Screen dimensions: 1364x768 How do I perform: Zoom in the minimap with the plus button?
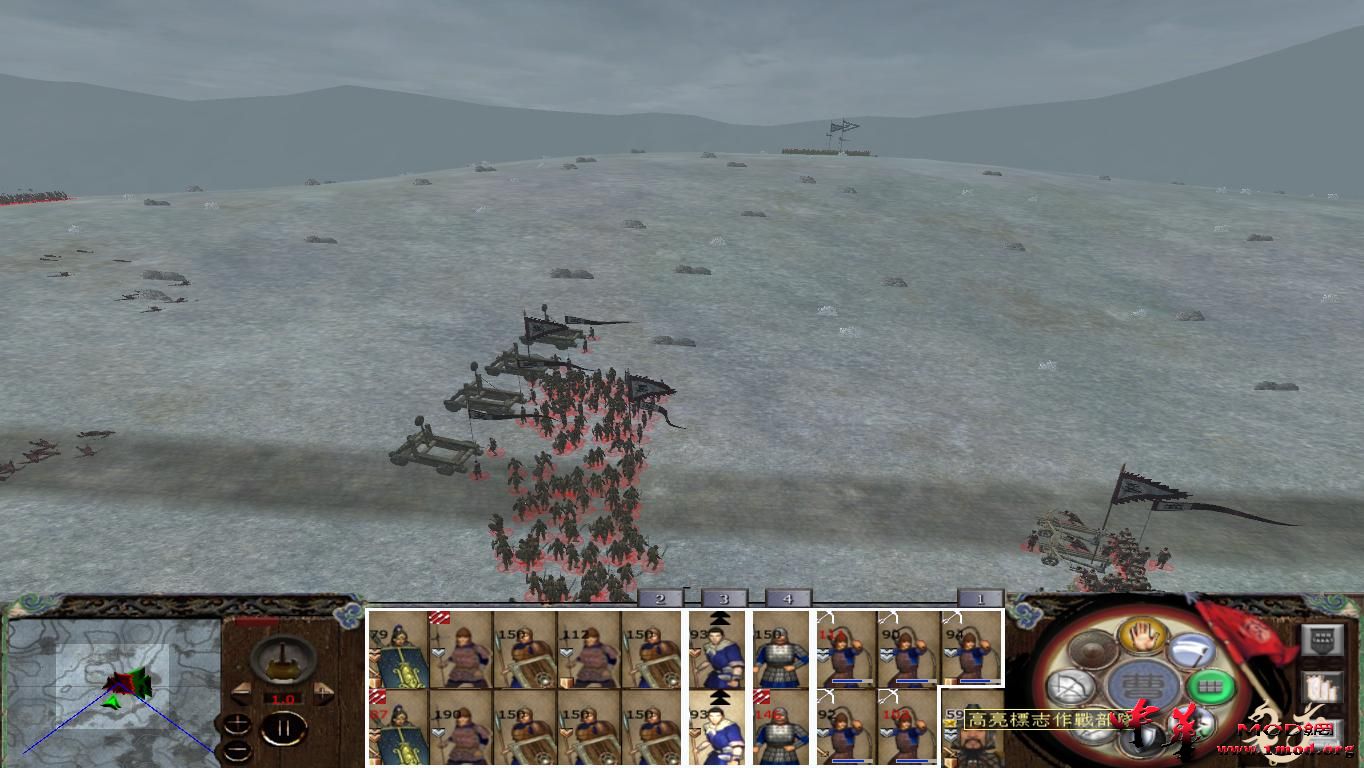[x=237, y=724]
